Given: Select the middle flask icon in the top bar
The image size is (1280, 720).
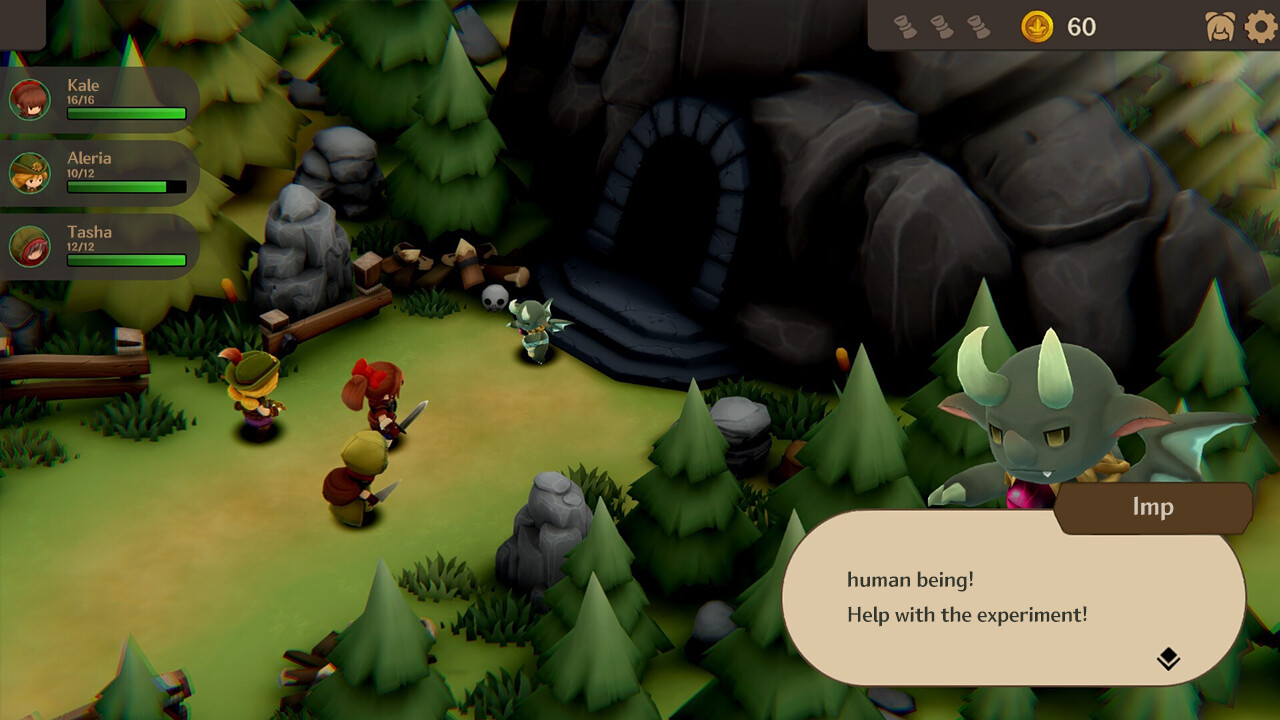Looking at the screenshot, I should click(941, 25).
